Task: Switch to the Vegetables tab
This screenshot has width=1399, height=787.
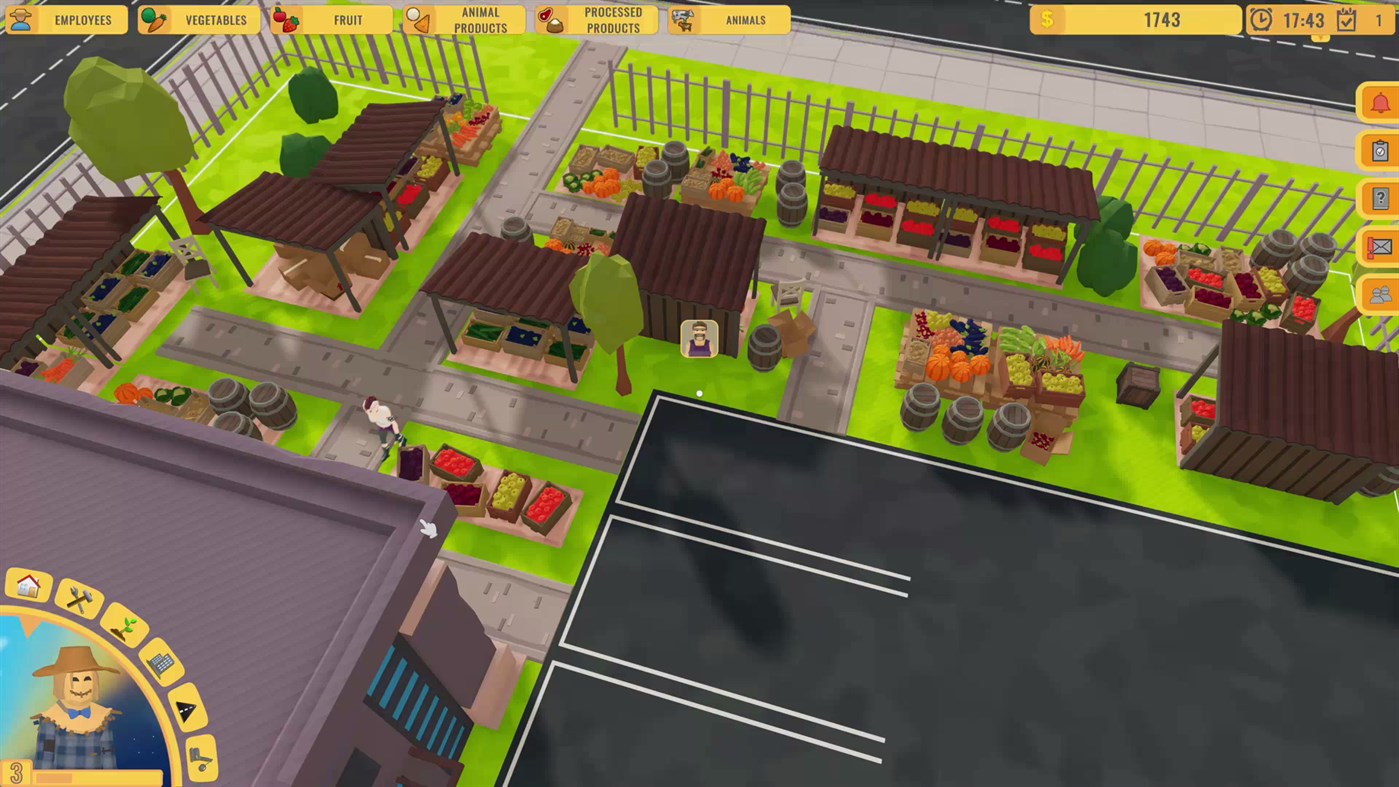Action: pos(199,19)
